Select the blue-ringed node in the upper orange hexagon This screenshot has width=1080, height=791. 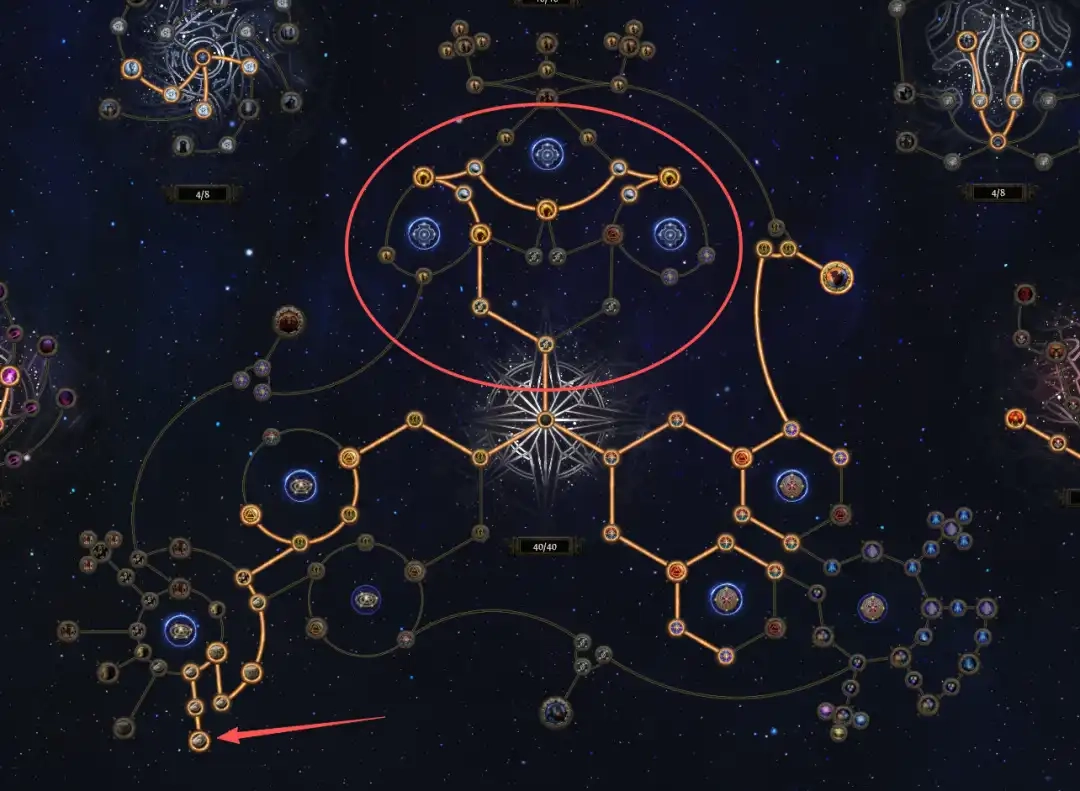click(x=791, y=486)
